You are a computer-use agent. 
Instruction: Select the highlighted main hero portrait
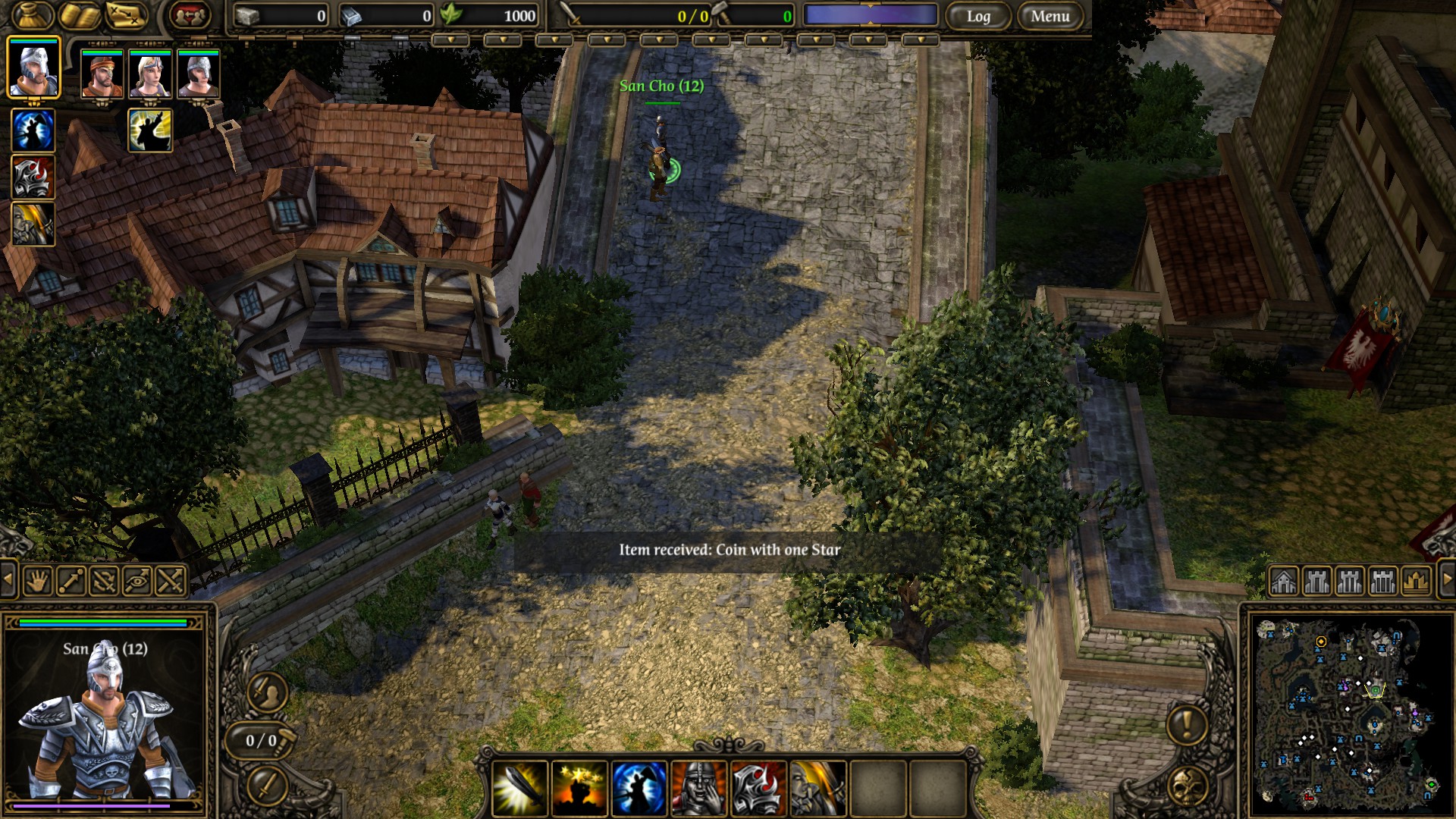(x=33, y=70)
